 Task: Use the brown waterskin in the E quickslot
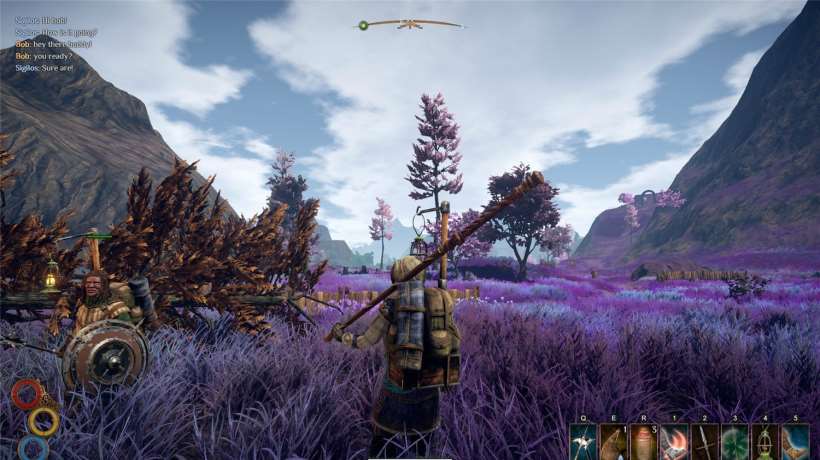[x=613, y=442]
